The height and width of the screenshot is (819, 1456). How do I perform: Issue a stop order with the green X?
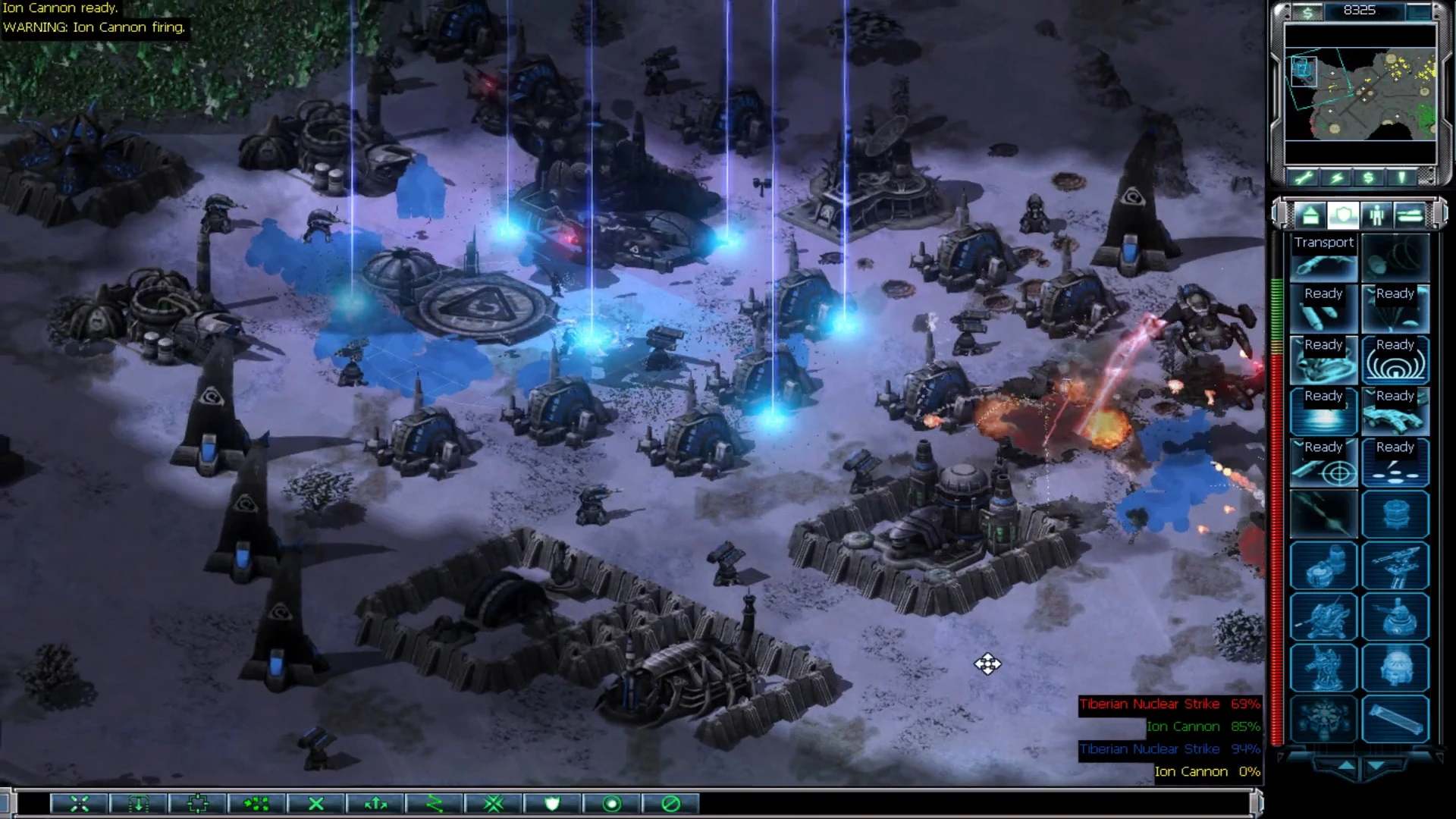(316, 803)
